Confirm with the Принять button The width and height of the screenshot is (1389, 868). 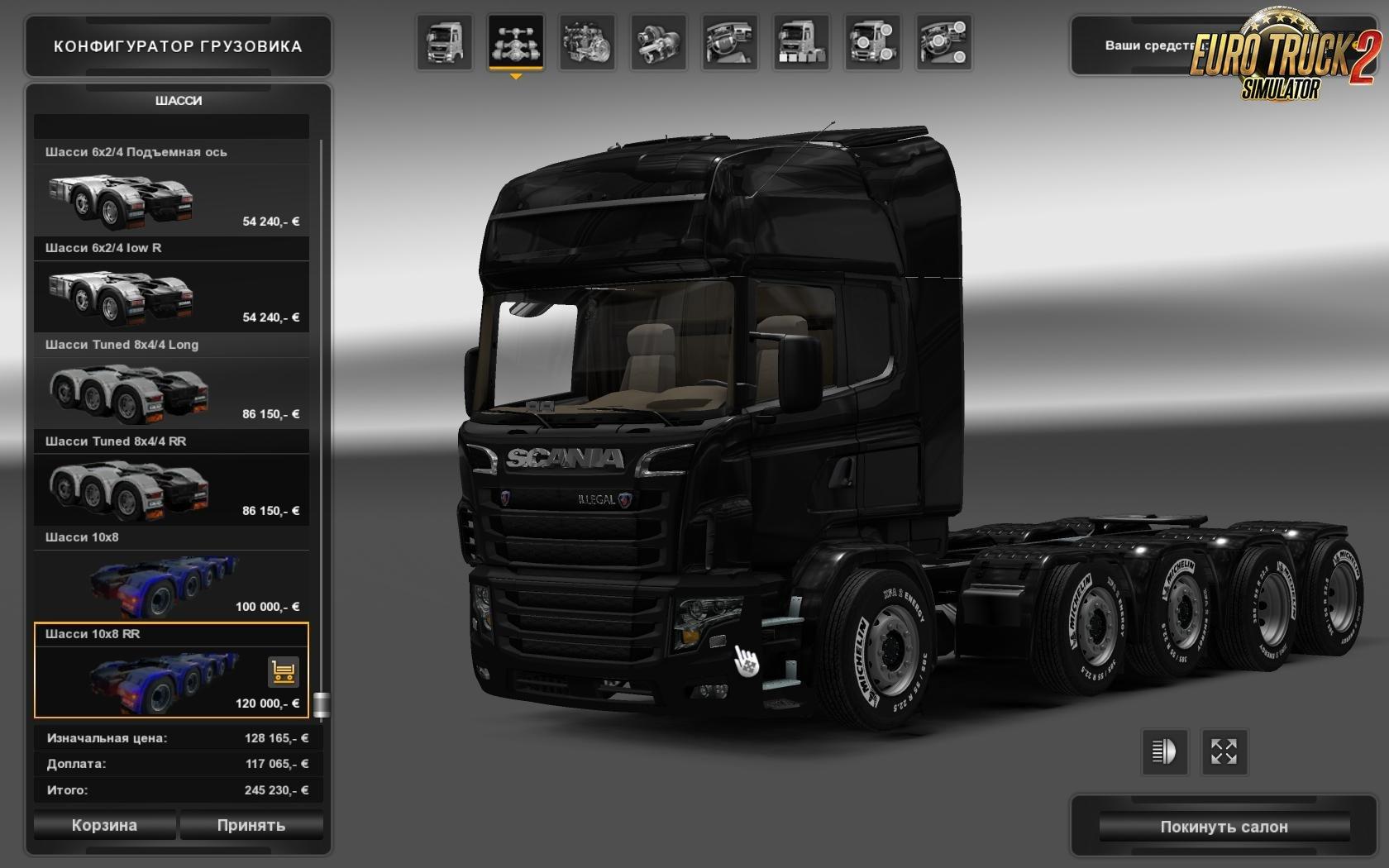point(251,825)
